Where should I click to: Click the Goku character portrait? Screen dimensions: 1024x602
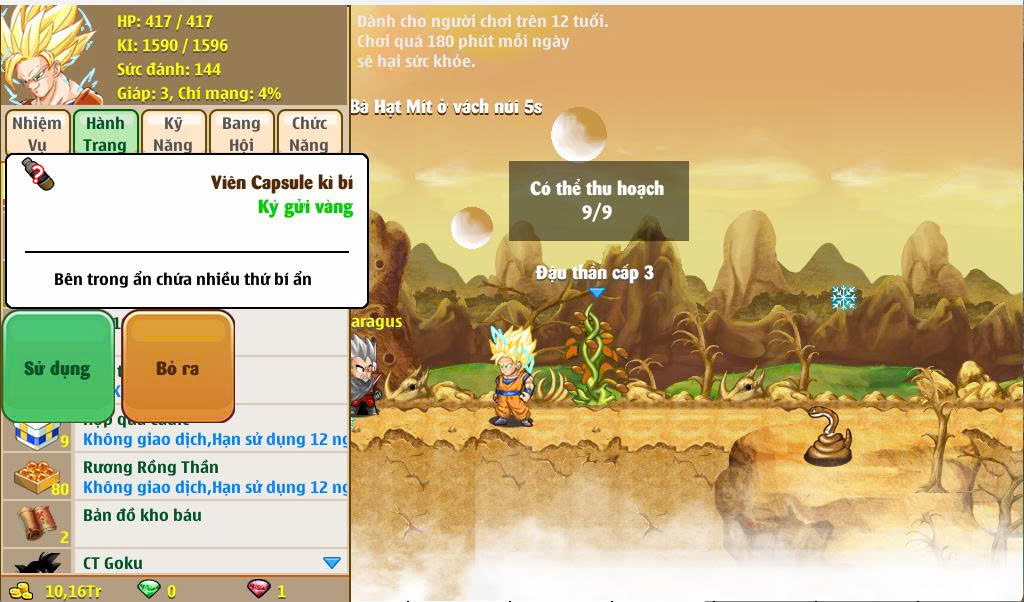click(x=50, y=54)
